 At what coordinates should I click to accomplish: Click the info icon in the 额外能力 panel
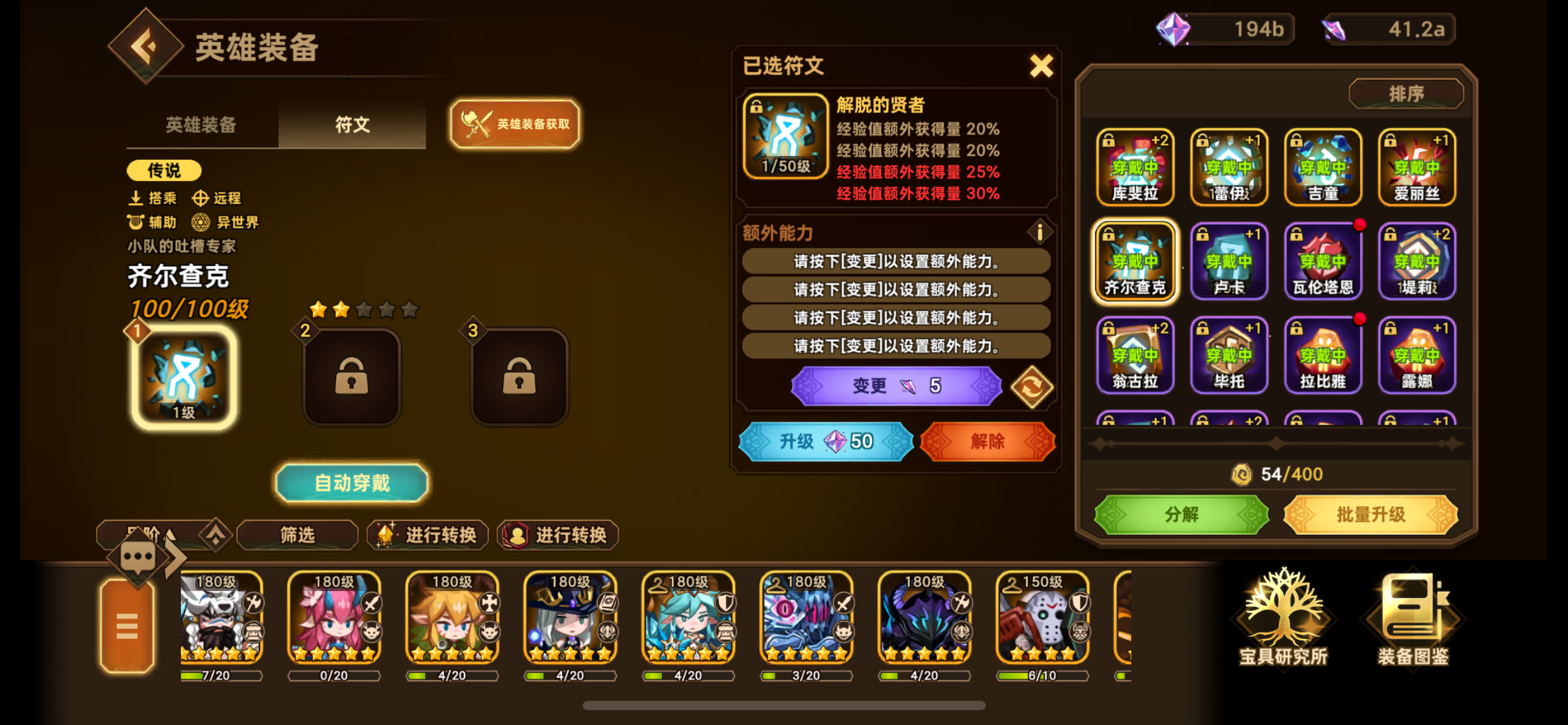coord(1039,232)
